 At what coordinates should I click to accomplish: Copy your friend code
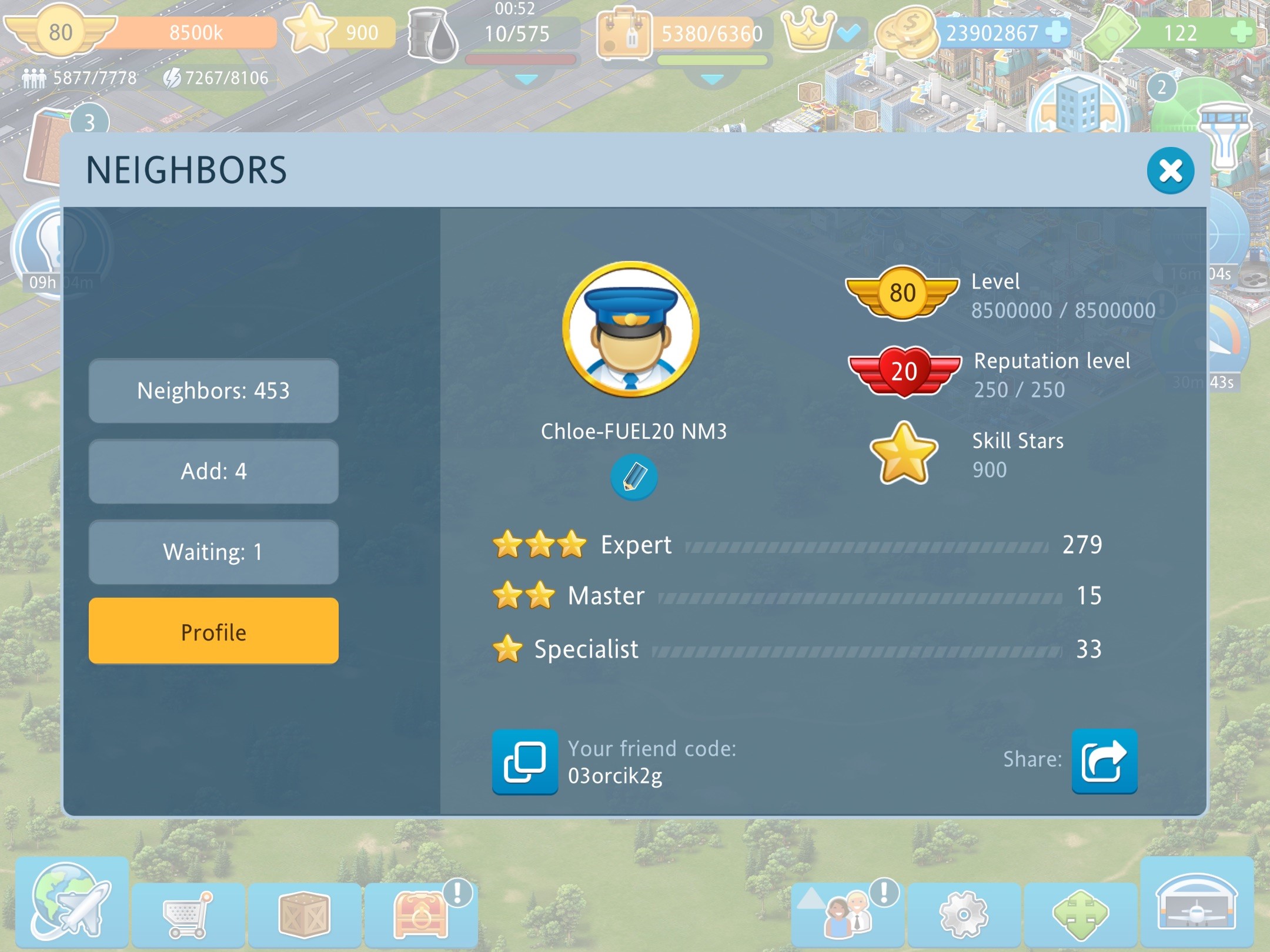[x=524, y=762]
